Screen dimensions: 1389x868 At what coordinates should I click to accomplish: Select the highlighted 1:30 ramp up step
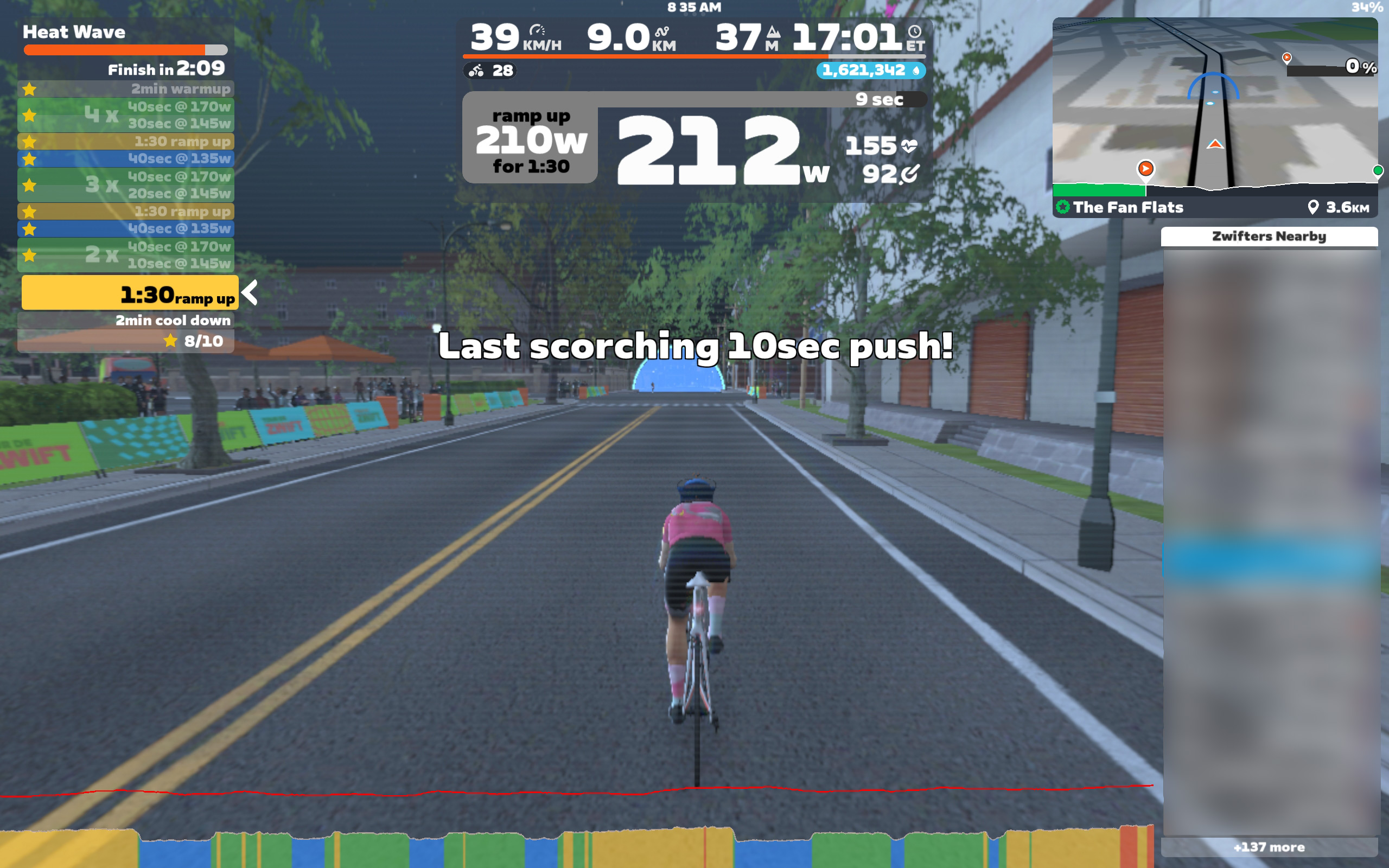click(x=130, y=294)
